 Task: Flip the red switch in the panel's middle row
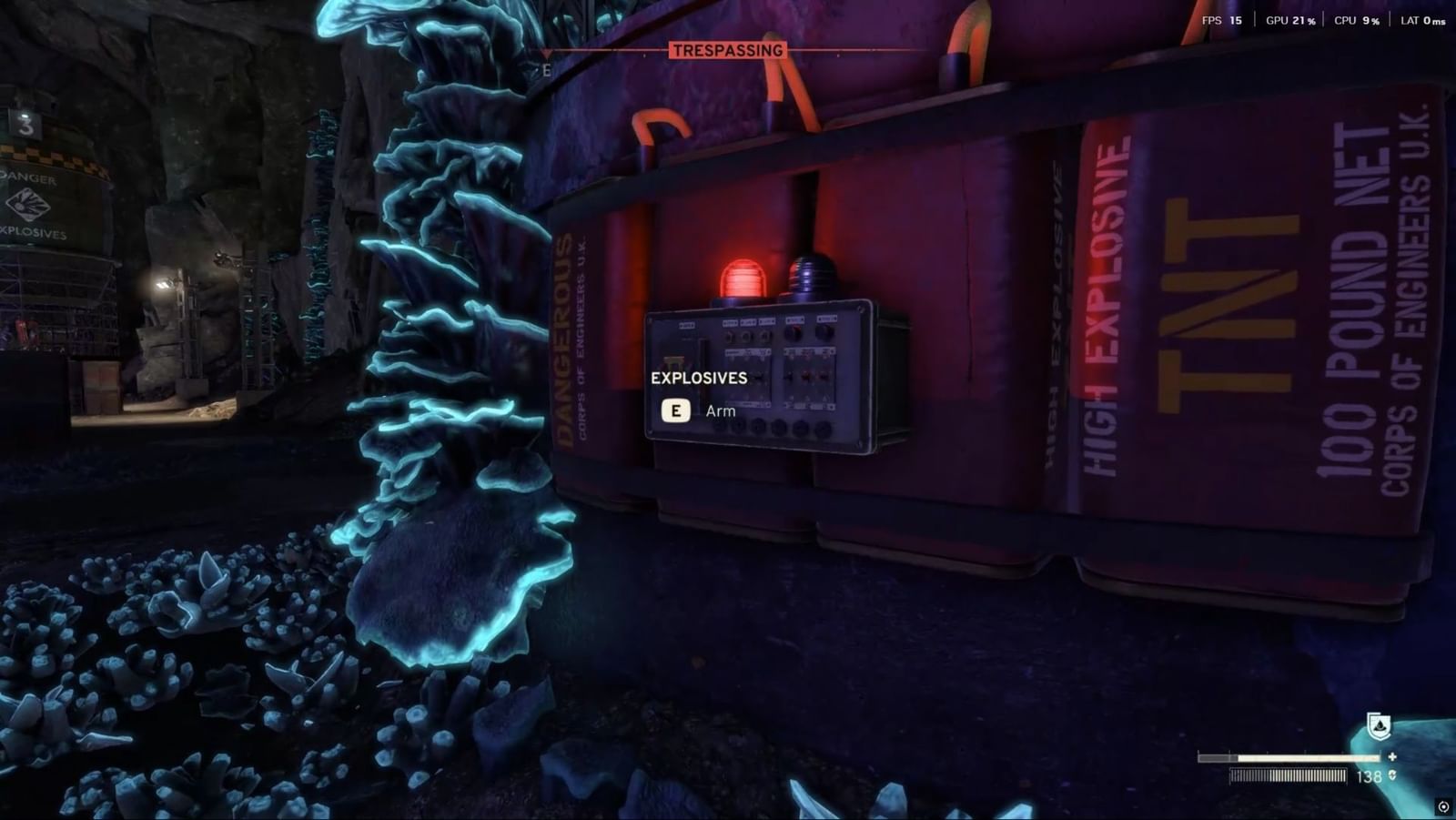pos(806,374)
